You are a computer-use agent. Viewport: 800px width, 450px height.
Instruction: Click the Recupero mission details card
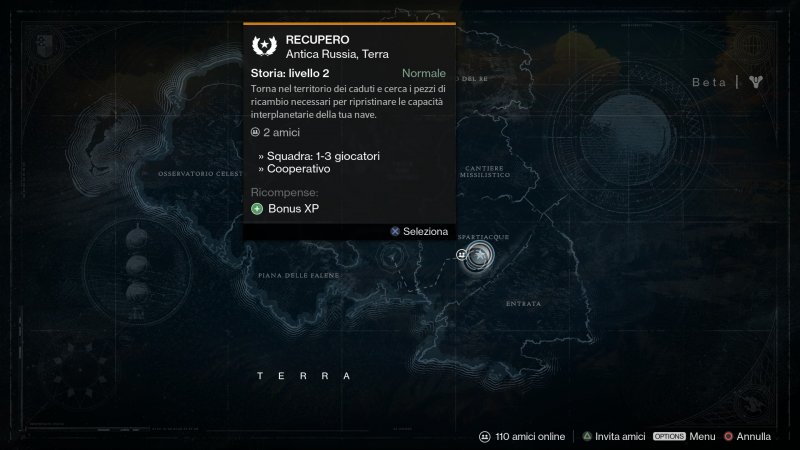[349, 130]
